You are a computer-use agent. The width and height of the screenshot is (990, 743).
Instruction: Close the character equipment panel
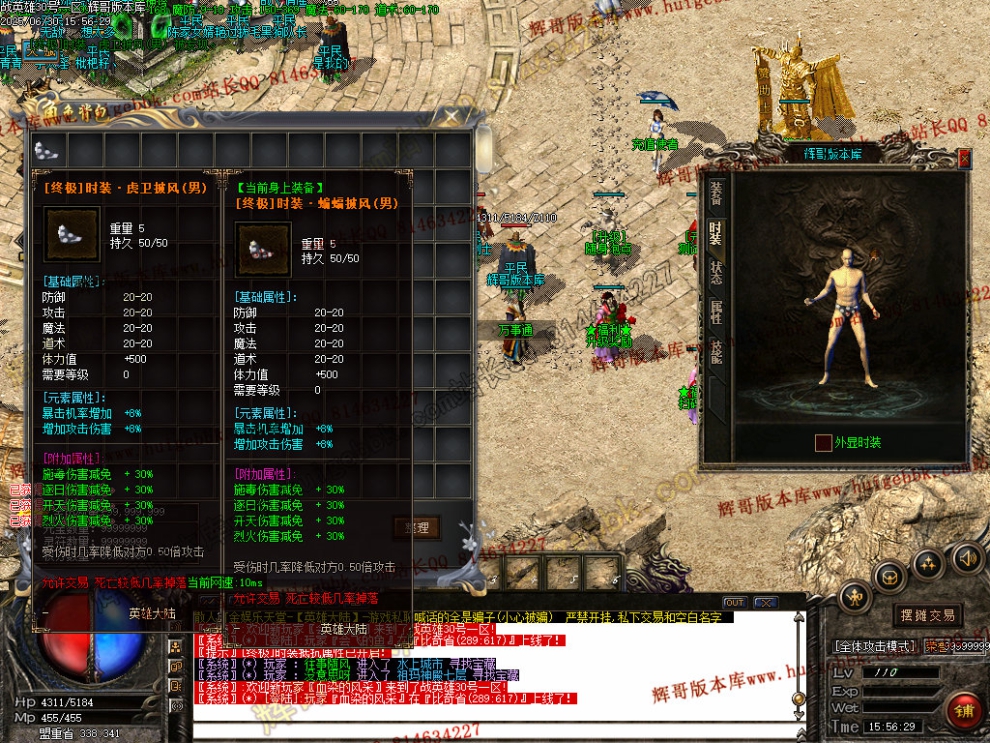tap(964, 158)
